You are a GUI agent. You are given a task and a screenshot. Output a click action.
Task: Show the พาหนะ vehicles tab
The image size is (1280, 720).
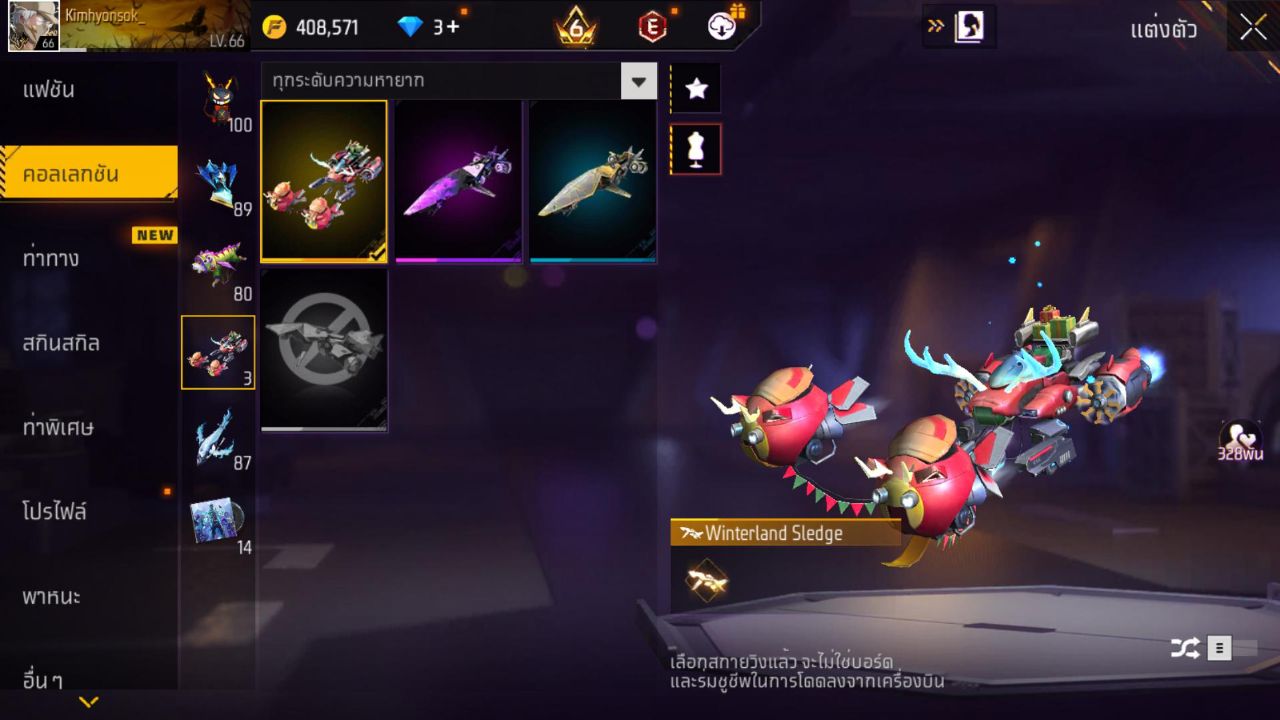click(x=52, y=597)
